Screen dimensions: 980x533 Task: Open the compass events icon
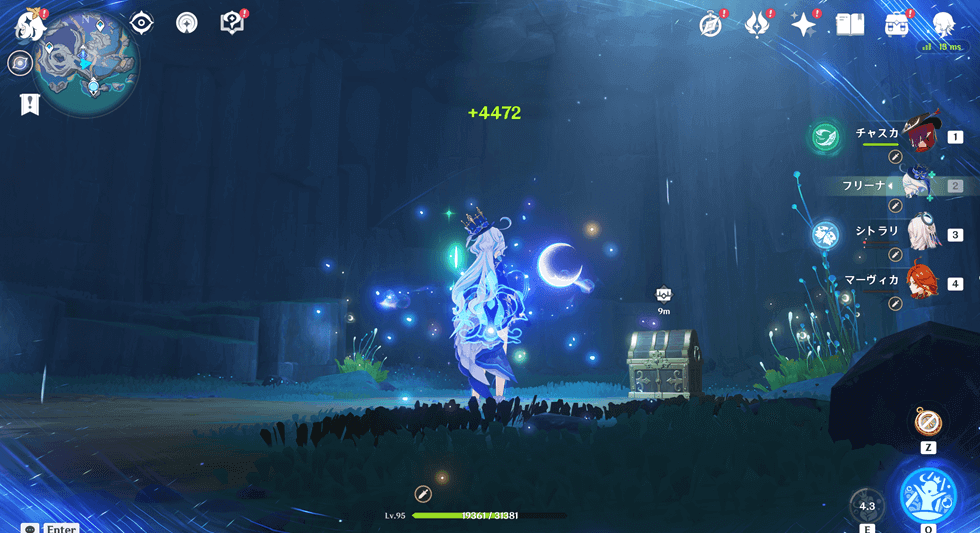point(711,25)
